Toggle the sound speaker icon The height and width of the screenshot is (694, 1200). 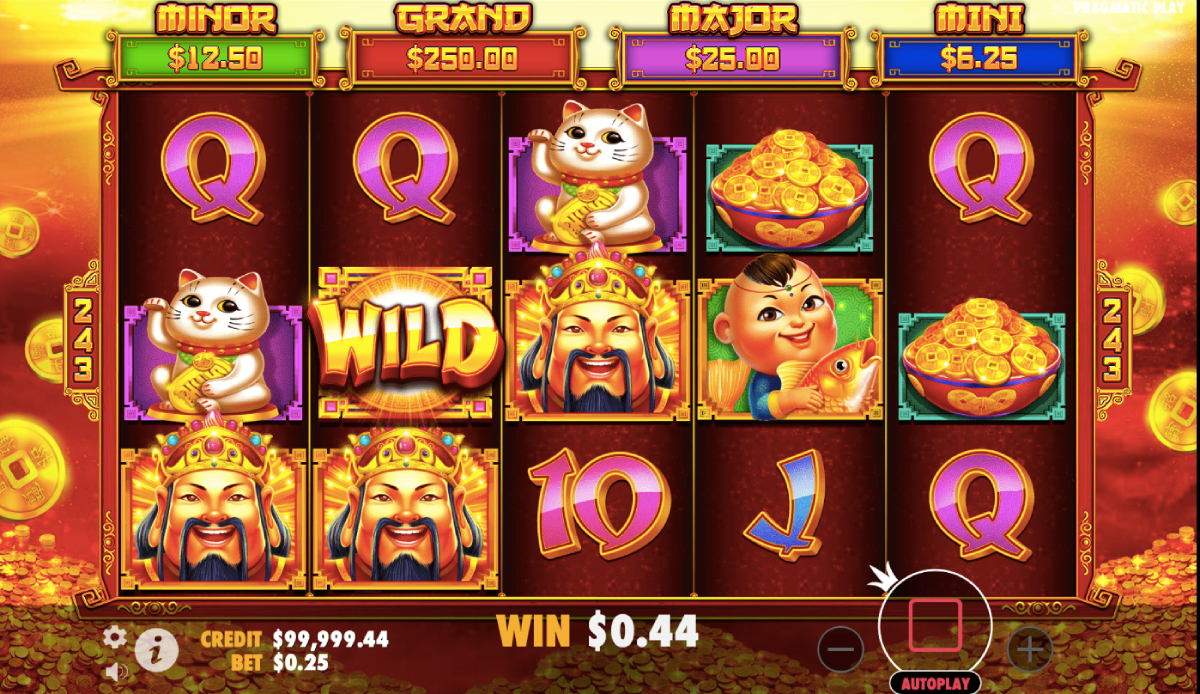116,670
